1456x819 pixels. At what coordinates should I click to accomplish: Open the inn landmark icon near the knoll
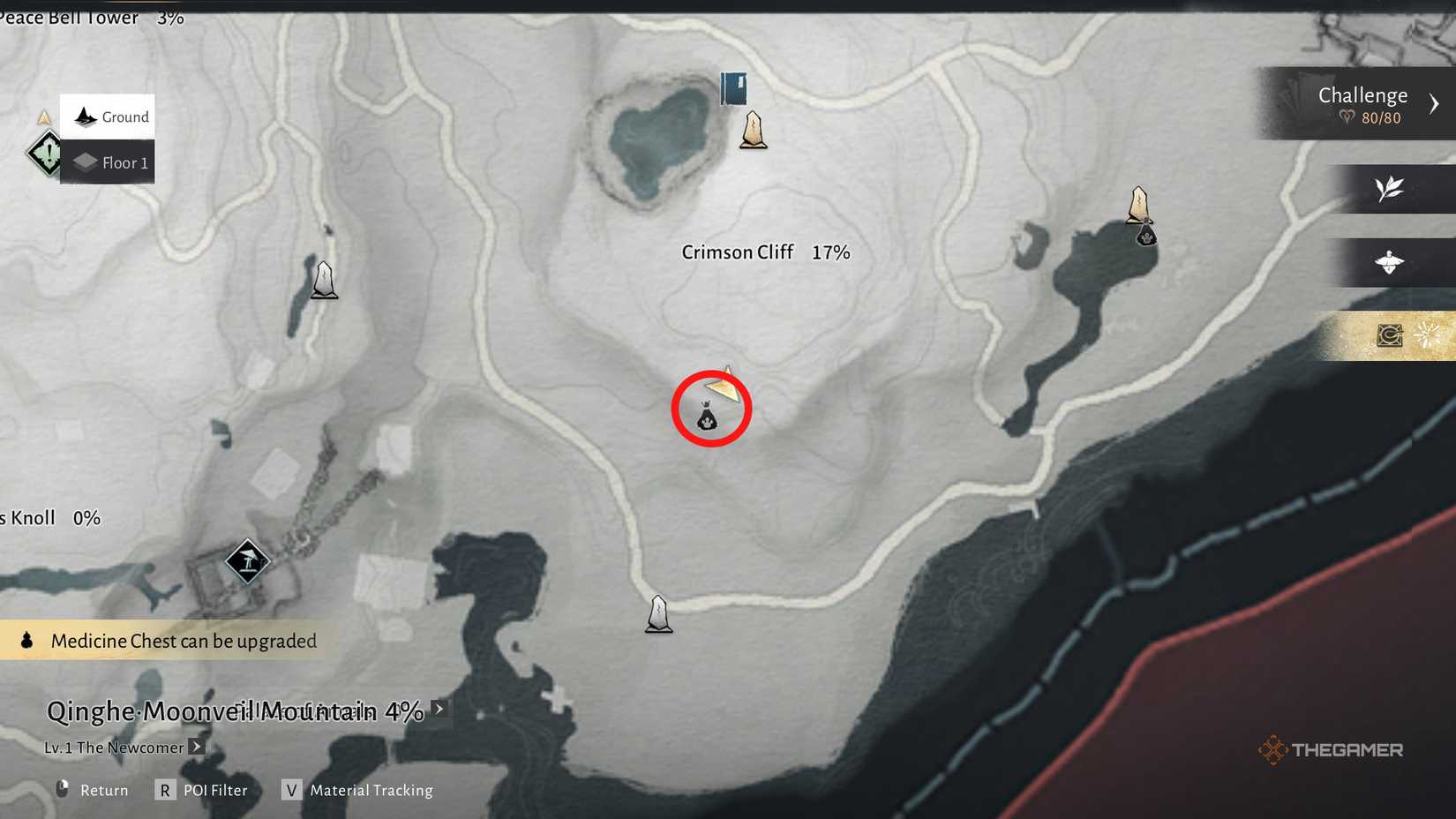(248, 560)
